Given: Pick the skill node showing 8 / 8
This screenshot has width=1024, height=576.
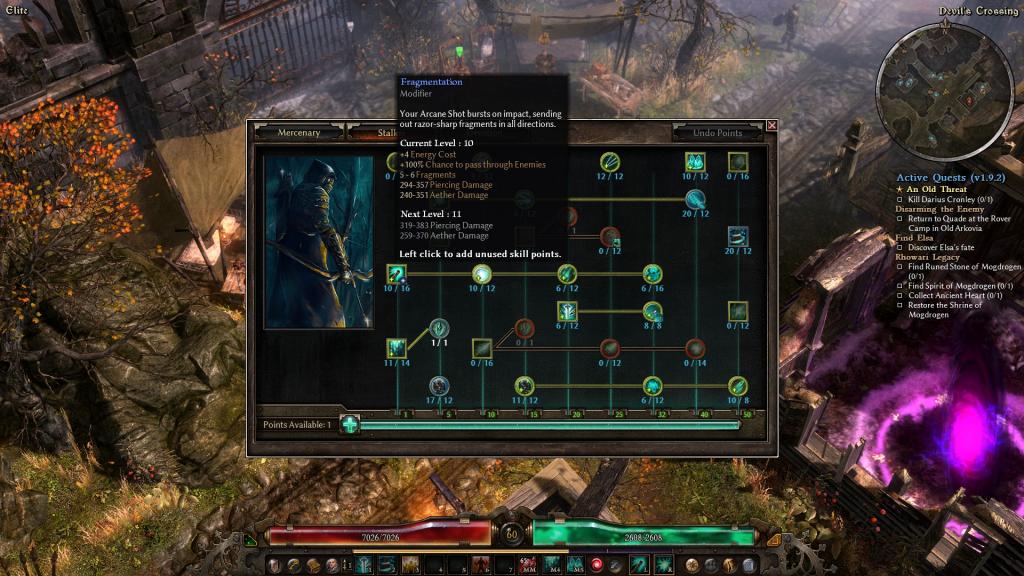Looking at the screenshot, I should click(653, 311).
